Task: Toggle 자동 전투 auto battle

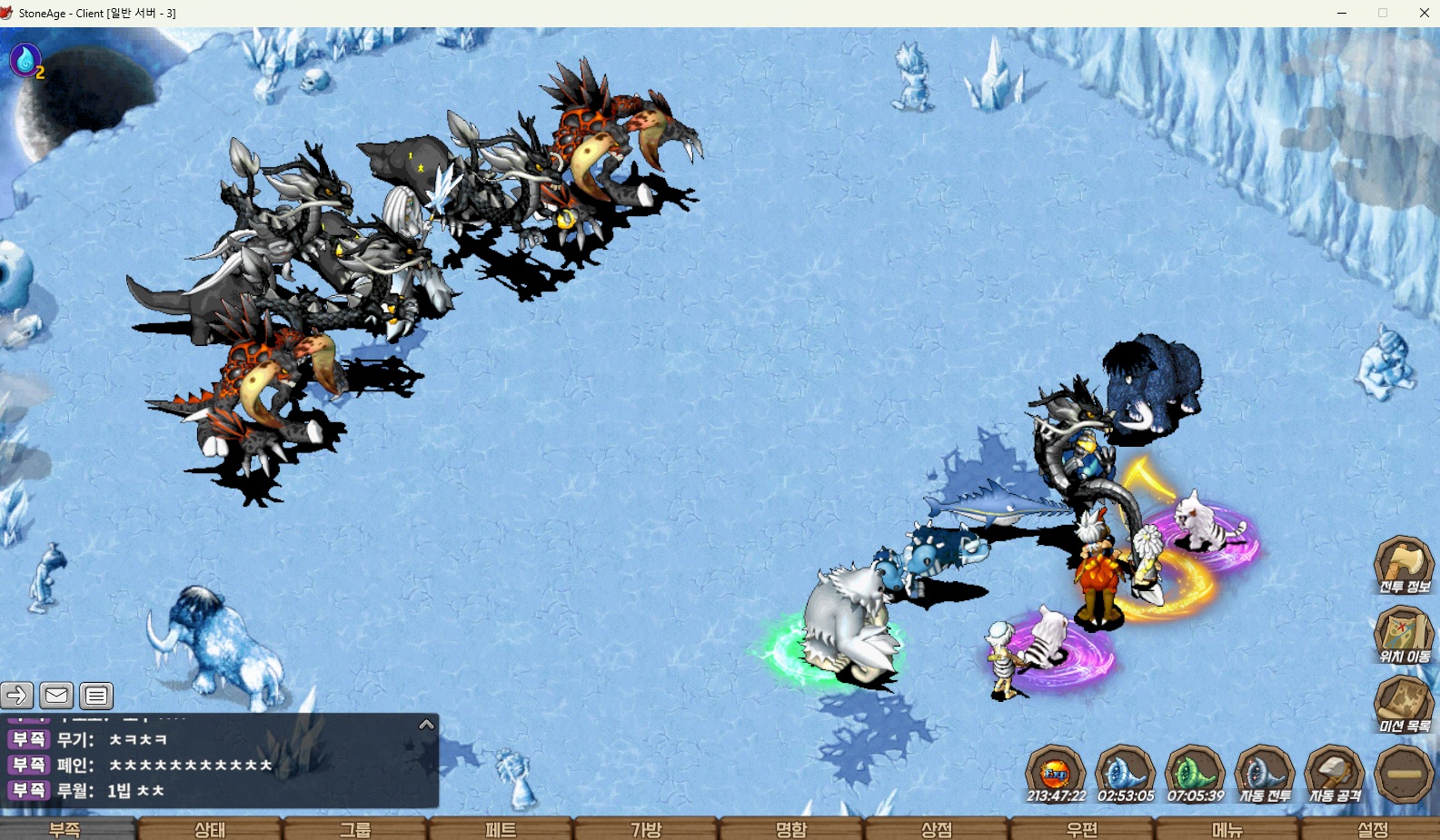Action: point(1265,774)
